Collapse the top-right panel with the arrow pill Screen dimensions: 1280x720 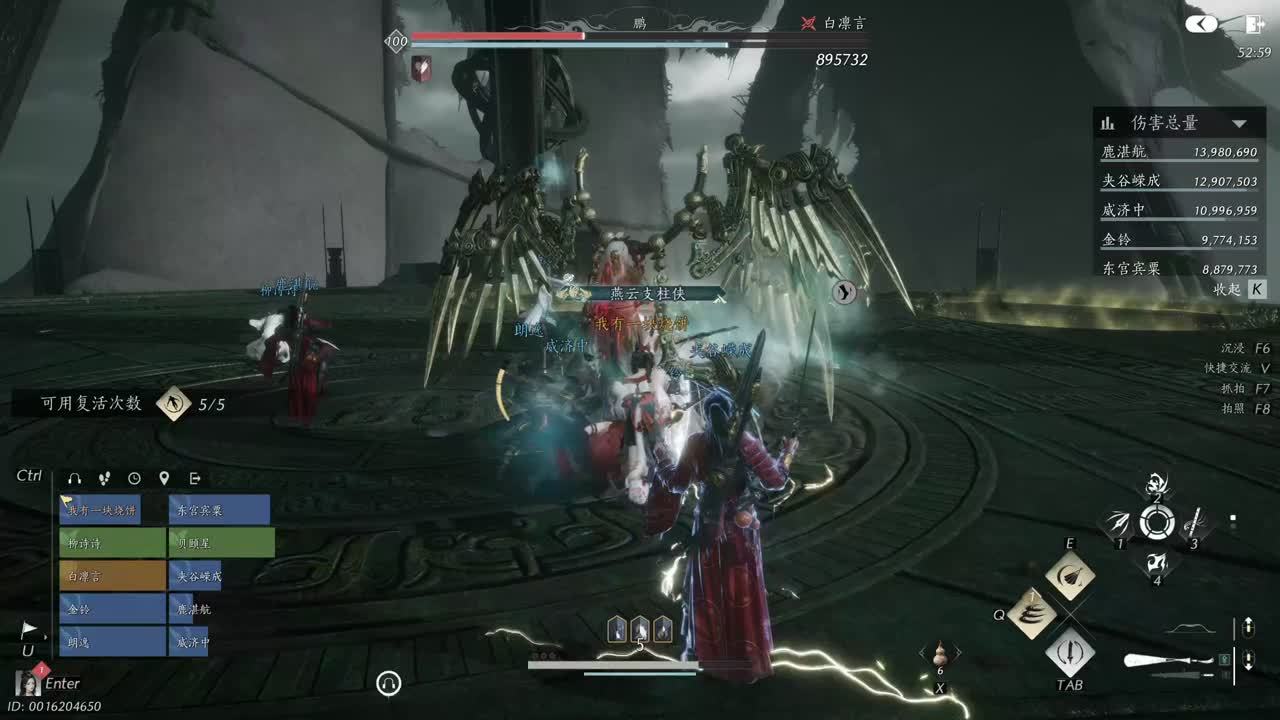pyautogui.click(x=1202, y=24)
